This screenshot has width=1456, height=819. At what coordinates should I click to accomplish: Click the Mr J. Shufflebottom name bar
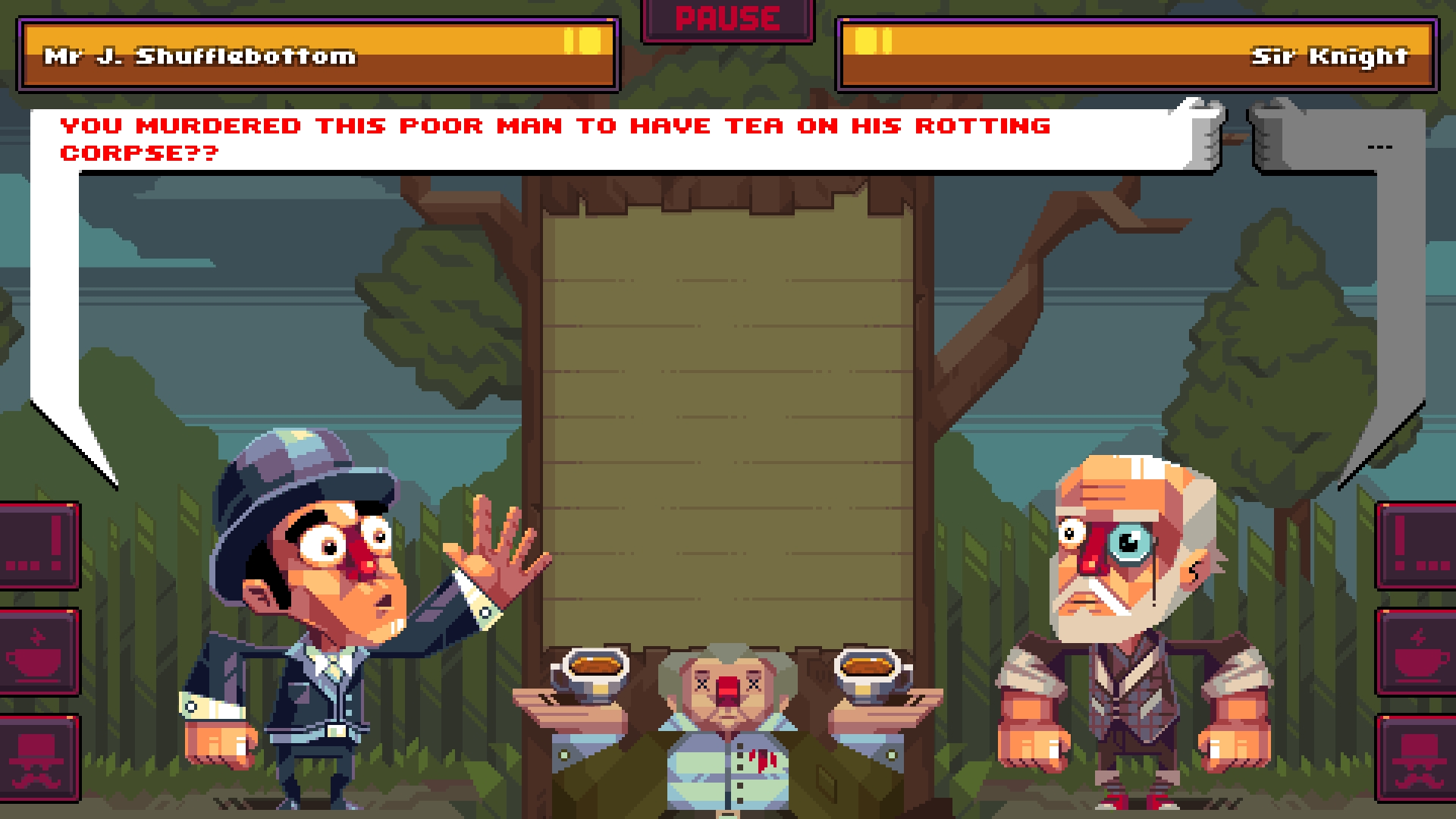pos(201,55)
